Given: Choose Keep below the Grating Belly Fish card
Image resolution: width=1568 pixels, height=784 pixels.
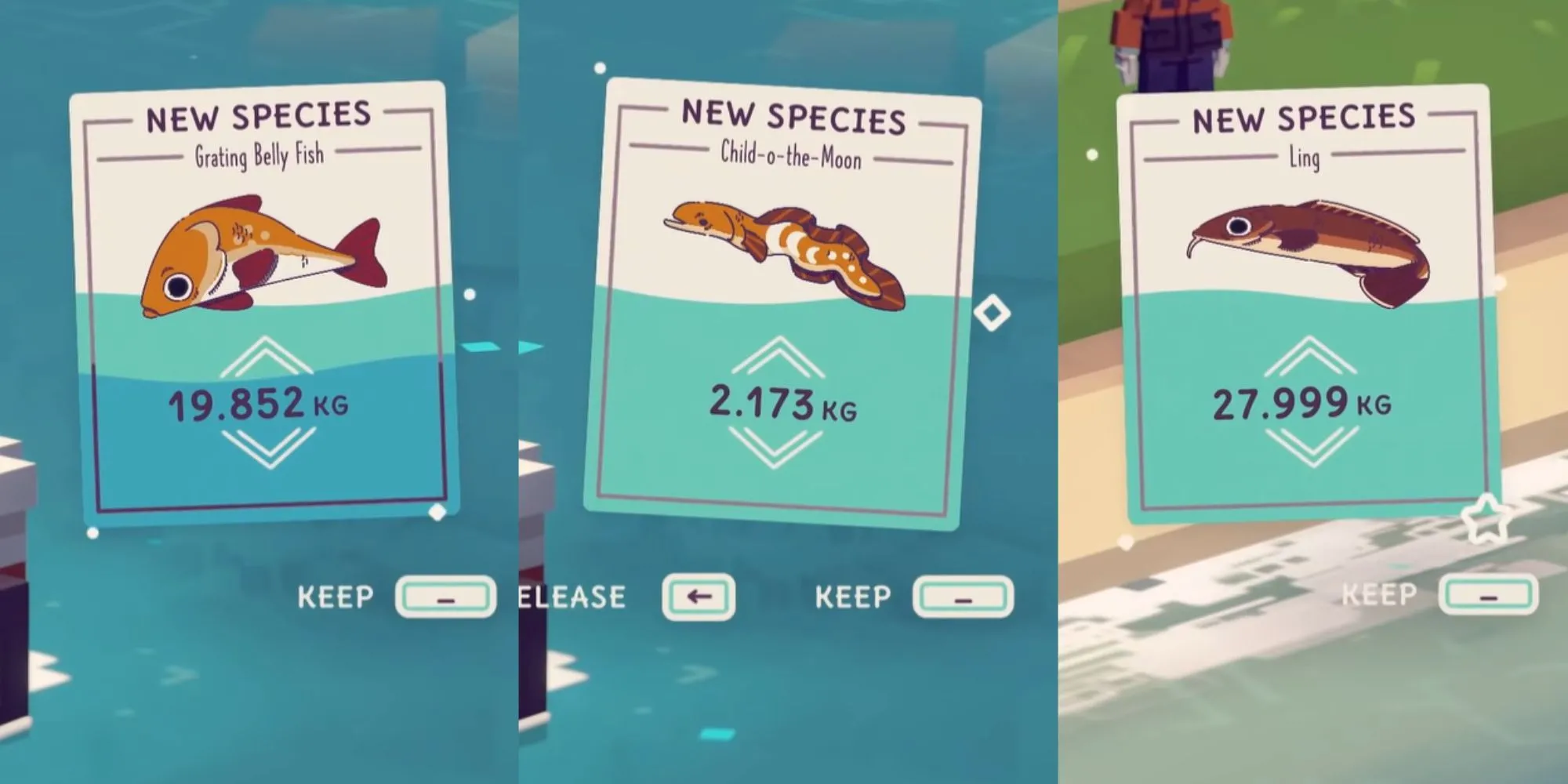Looking at the screenshot, I should pyautogui.click(x=445, y=597).
